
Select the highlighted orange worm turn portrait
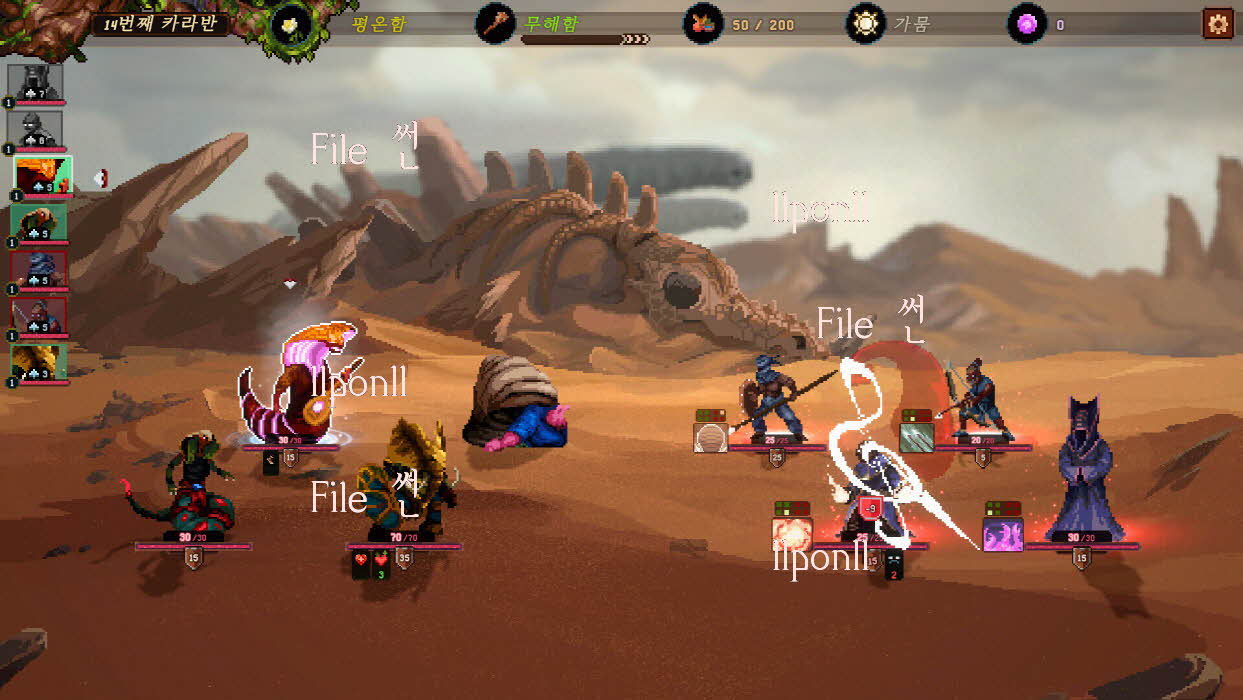coord(42,175)
